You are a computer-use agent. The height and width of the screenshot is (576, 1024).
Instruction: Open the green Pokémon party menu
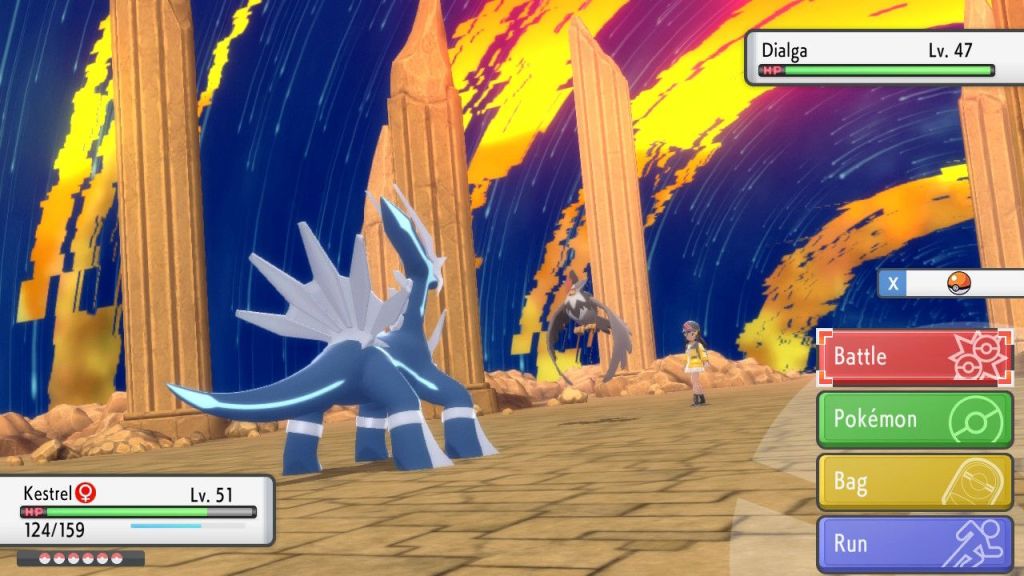pyautogui.click(x=915, y=419)
